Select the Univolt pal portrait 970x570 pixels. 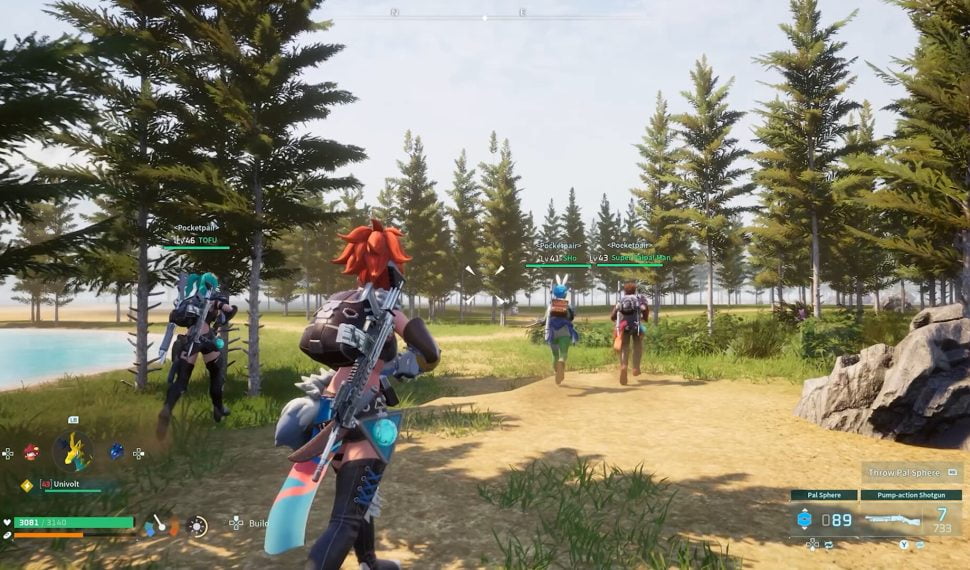72,452
